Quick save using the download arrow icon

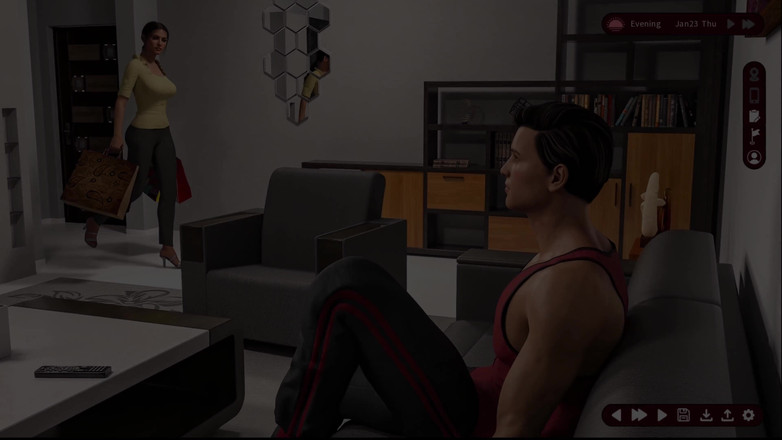[705, 415]
